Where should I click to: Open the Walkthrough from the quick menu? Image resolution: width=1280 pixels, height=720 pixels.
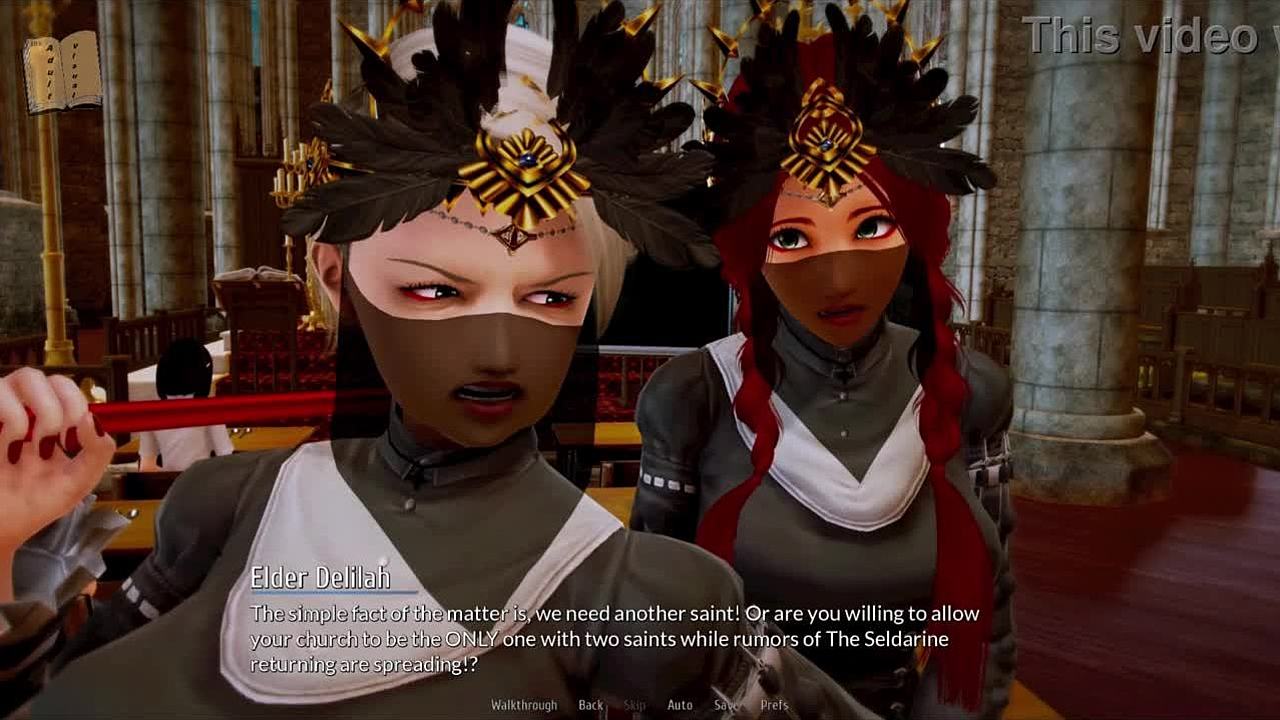click(x=524, y=705)
